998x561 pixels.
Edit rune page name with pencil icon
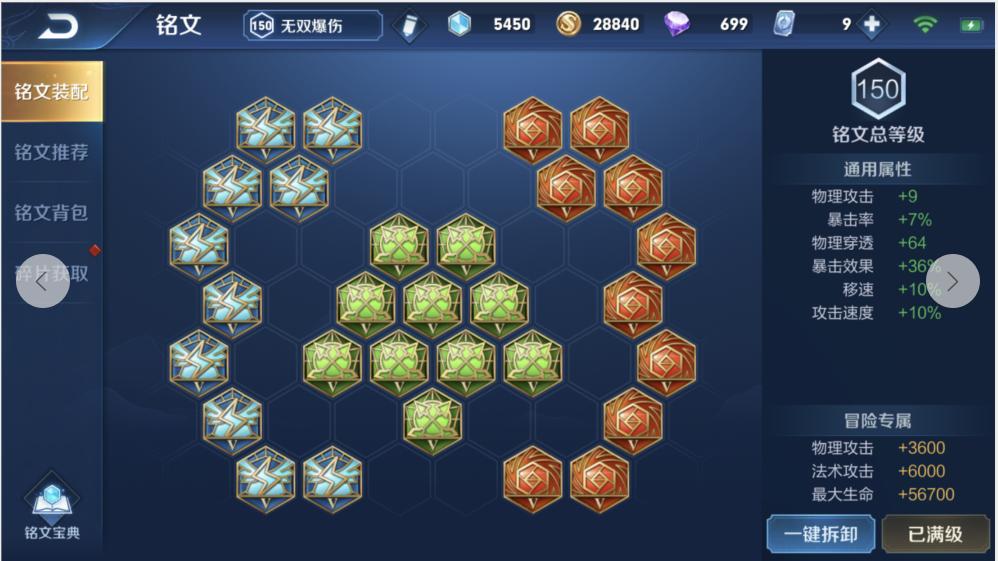409,26
